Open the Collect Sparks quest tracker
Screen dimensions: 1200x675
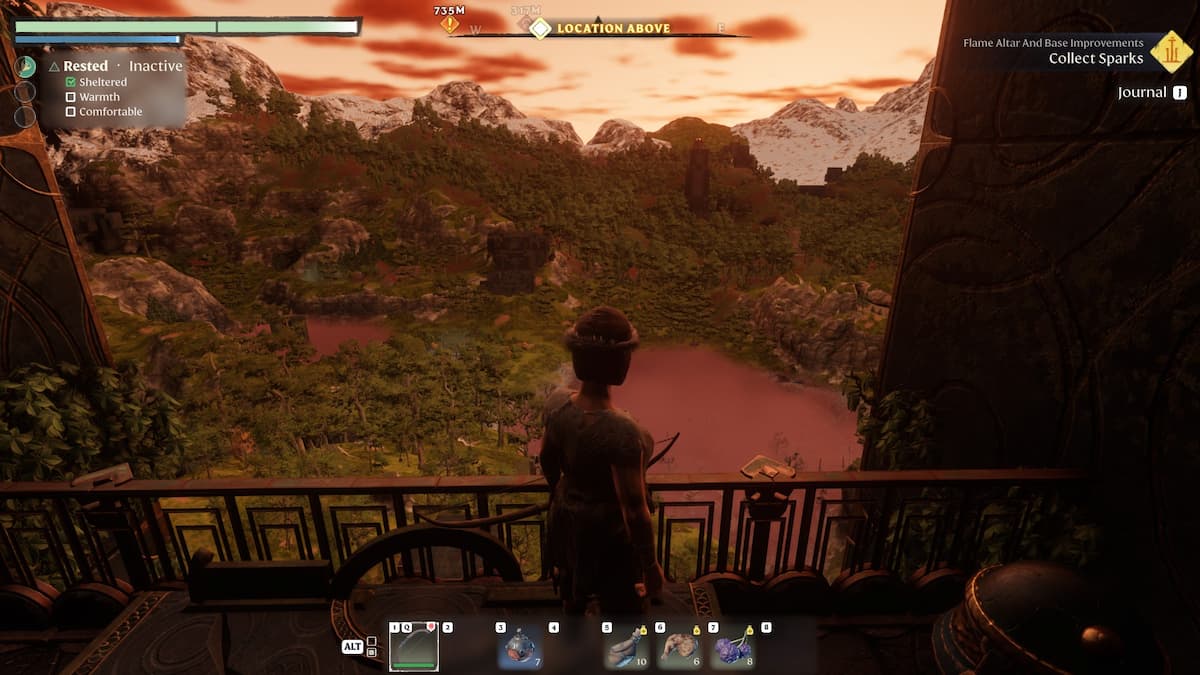1095,58
